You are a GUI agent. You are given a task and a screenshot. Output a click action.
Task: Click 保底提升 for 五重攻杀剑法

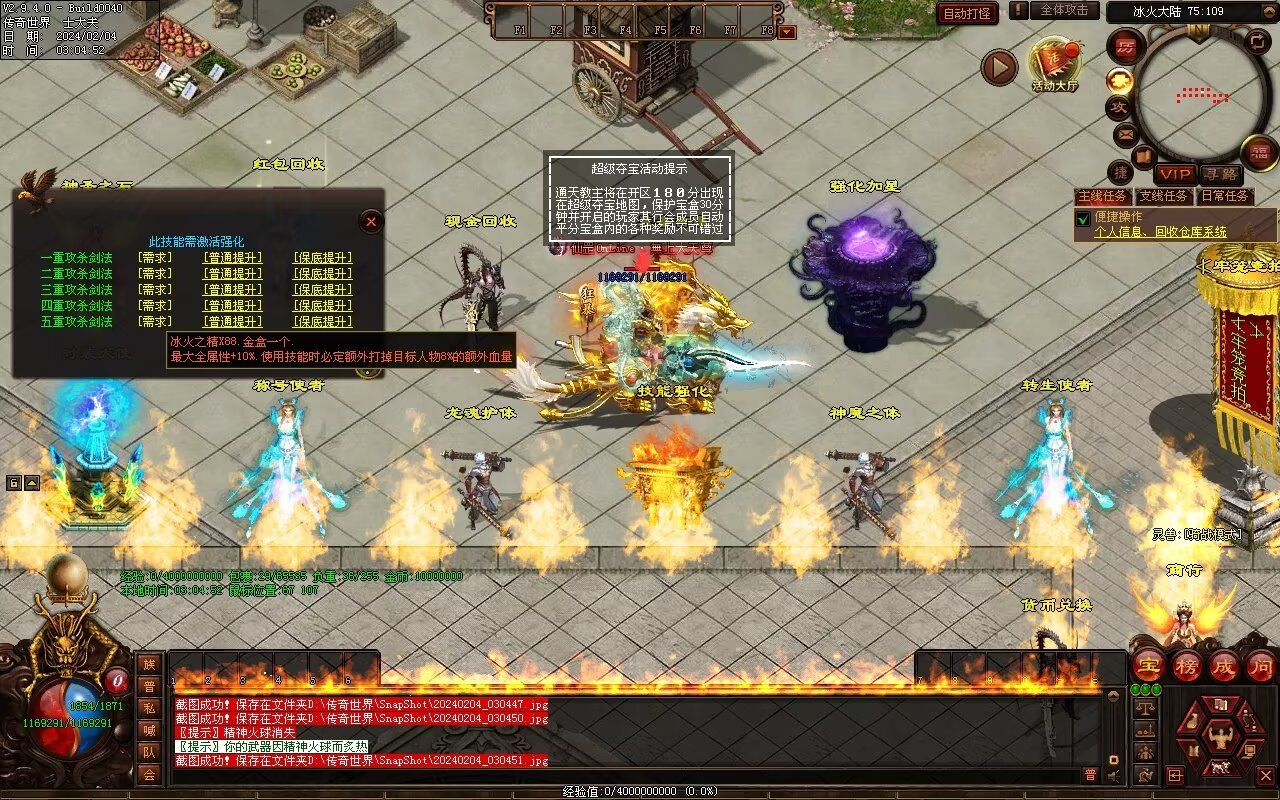click(322, 322)
